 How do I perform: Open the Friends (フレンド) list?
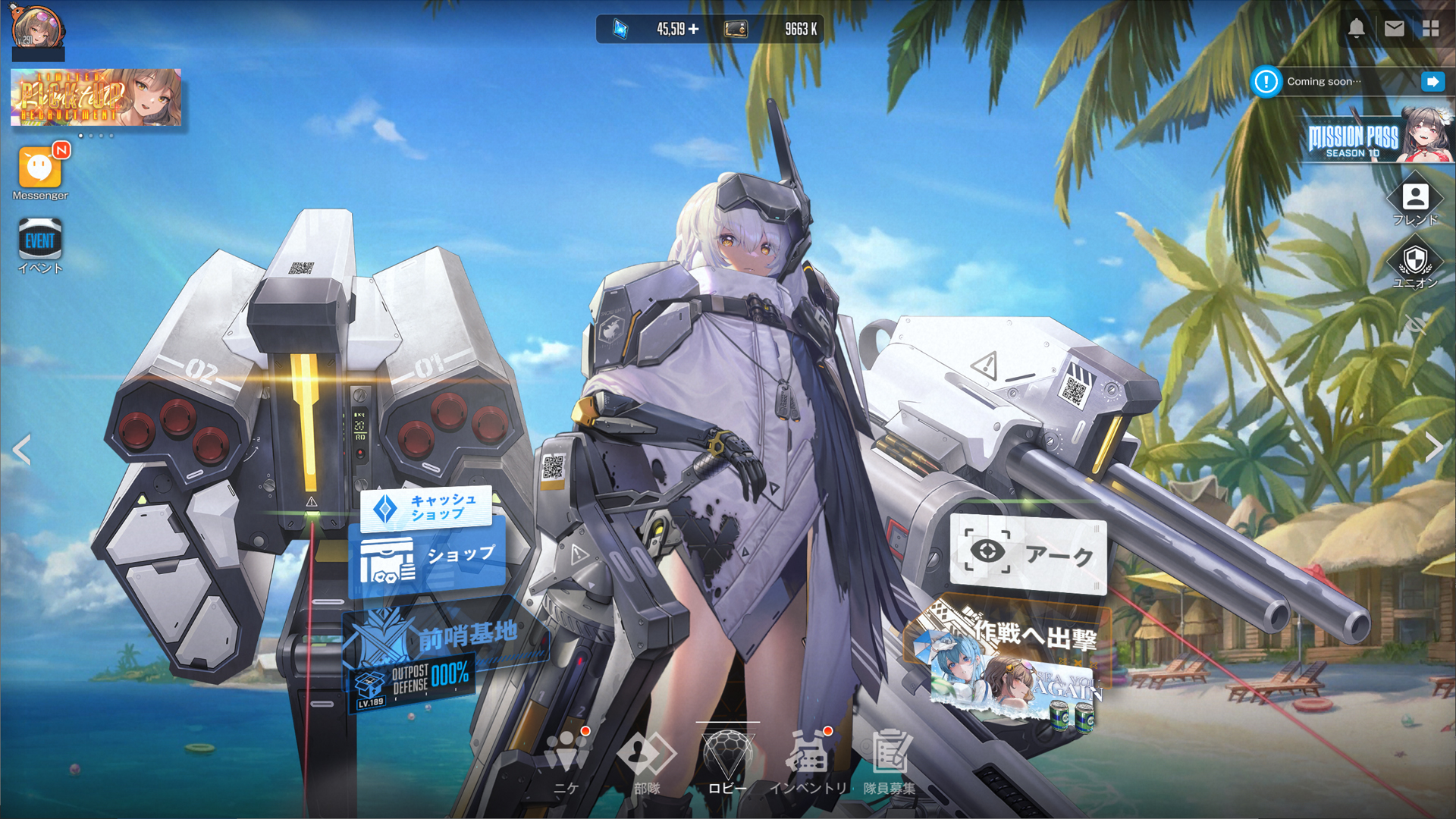pos(1415,199)
